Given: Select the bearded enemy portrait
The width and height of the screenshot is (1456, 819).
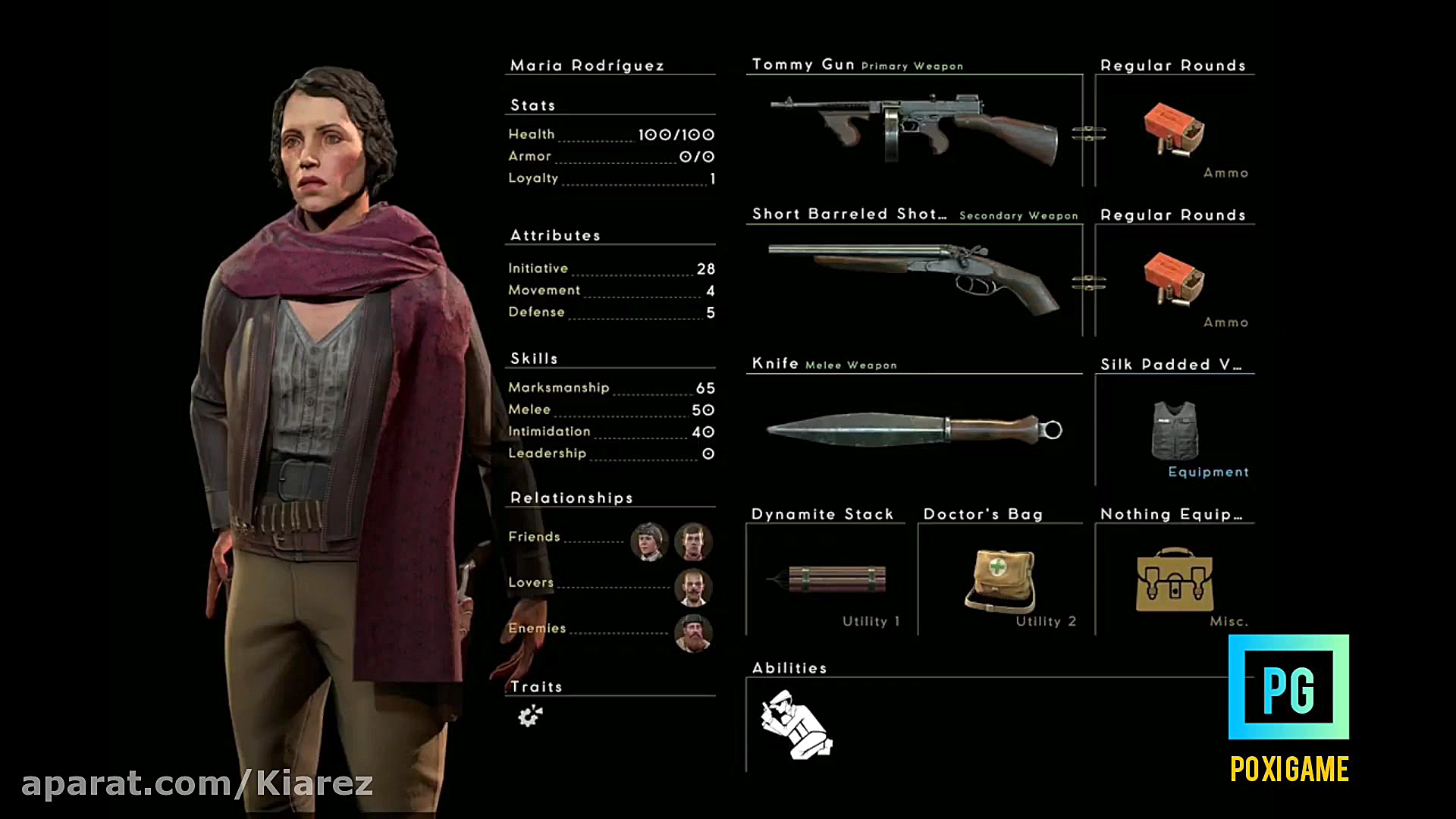Looking at the screenshot, I should point(692,633).
